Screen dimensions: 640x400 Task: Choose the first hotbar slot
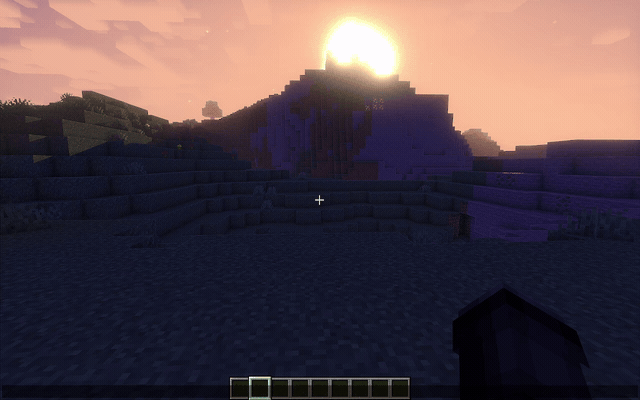pyautogui.click(x=240, y=388)
